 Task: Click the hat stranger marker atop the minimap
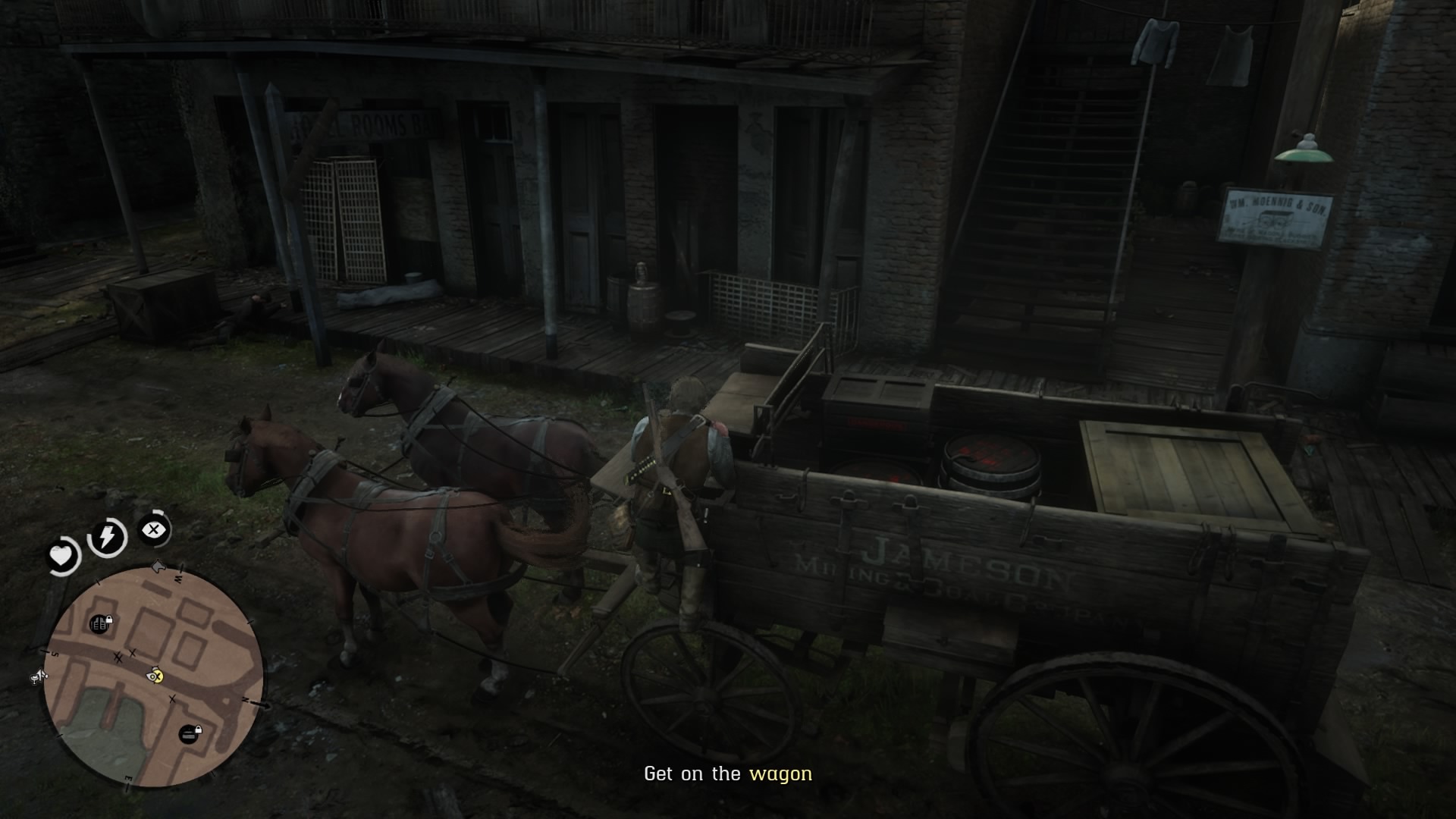point(157,567)
